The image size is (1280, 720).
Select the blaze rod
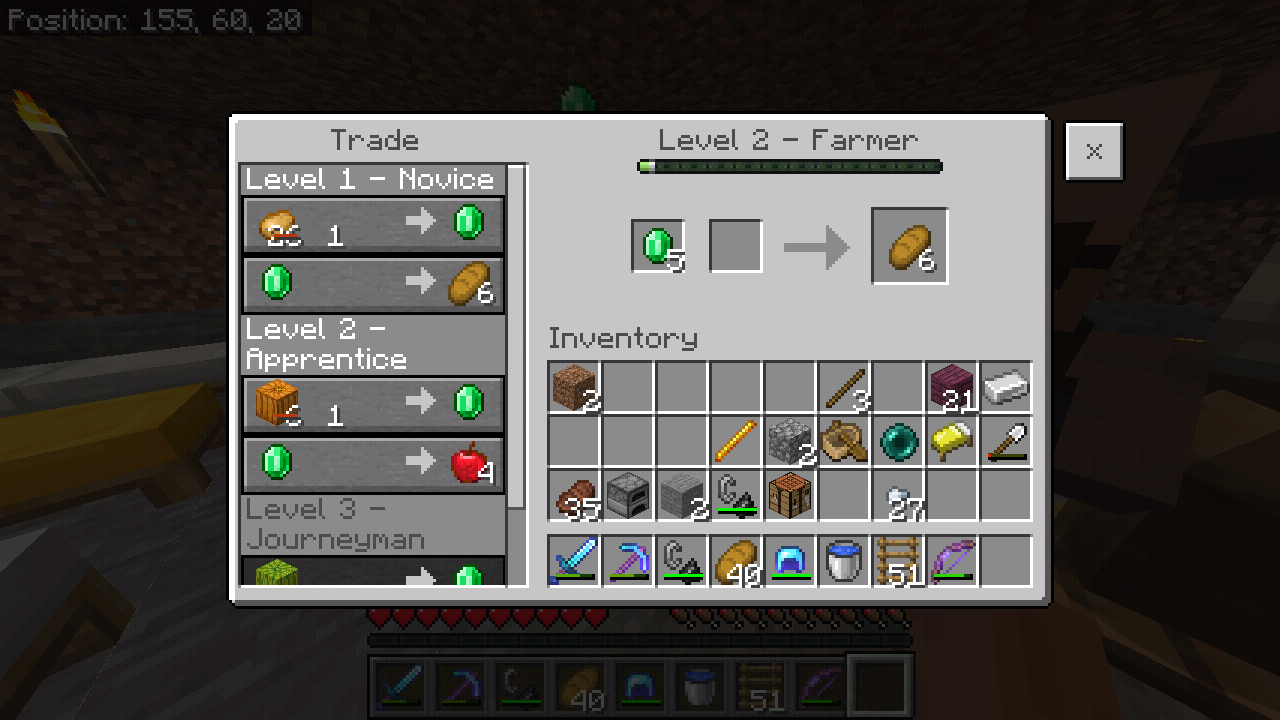(x=736, y=441)
